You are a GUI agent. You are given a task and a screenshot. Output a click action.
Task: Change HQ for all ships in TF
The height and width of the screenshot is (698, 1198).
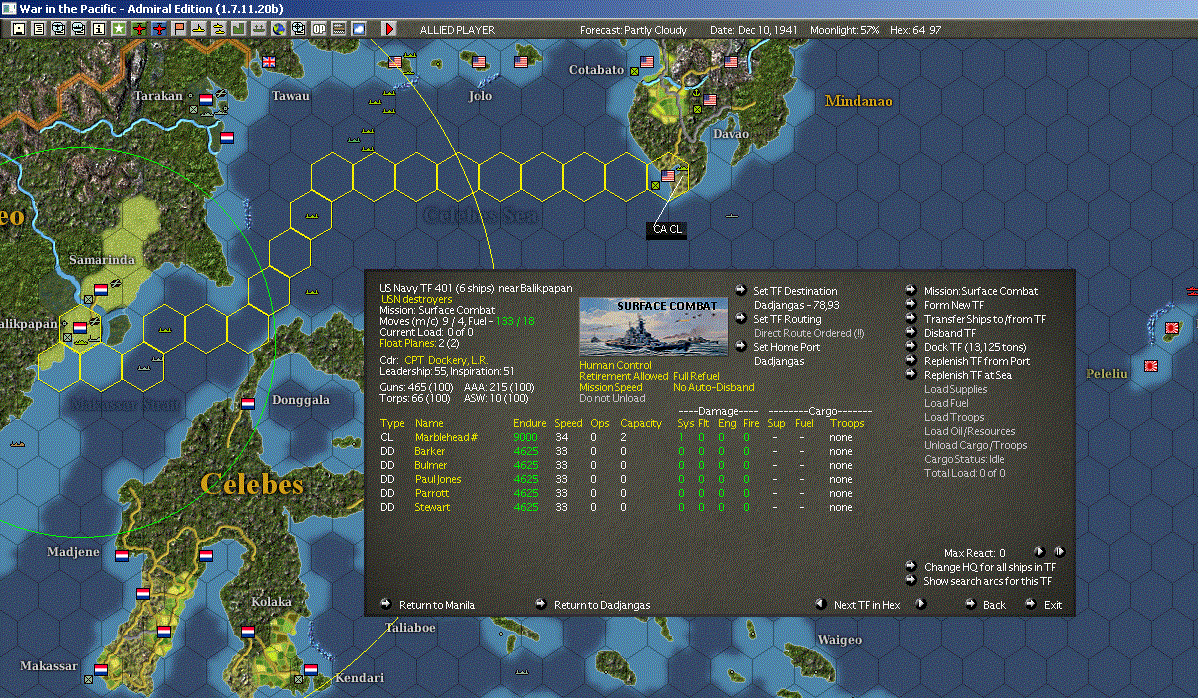click(987, 567)
